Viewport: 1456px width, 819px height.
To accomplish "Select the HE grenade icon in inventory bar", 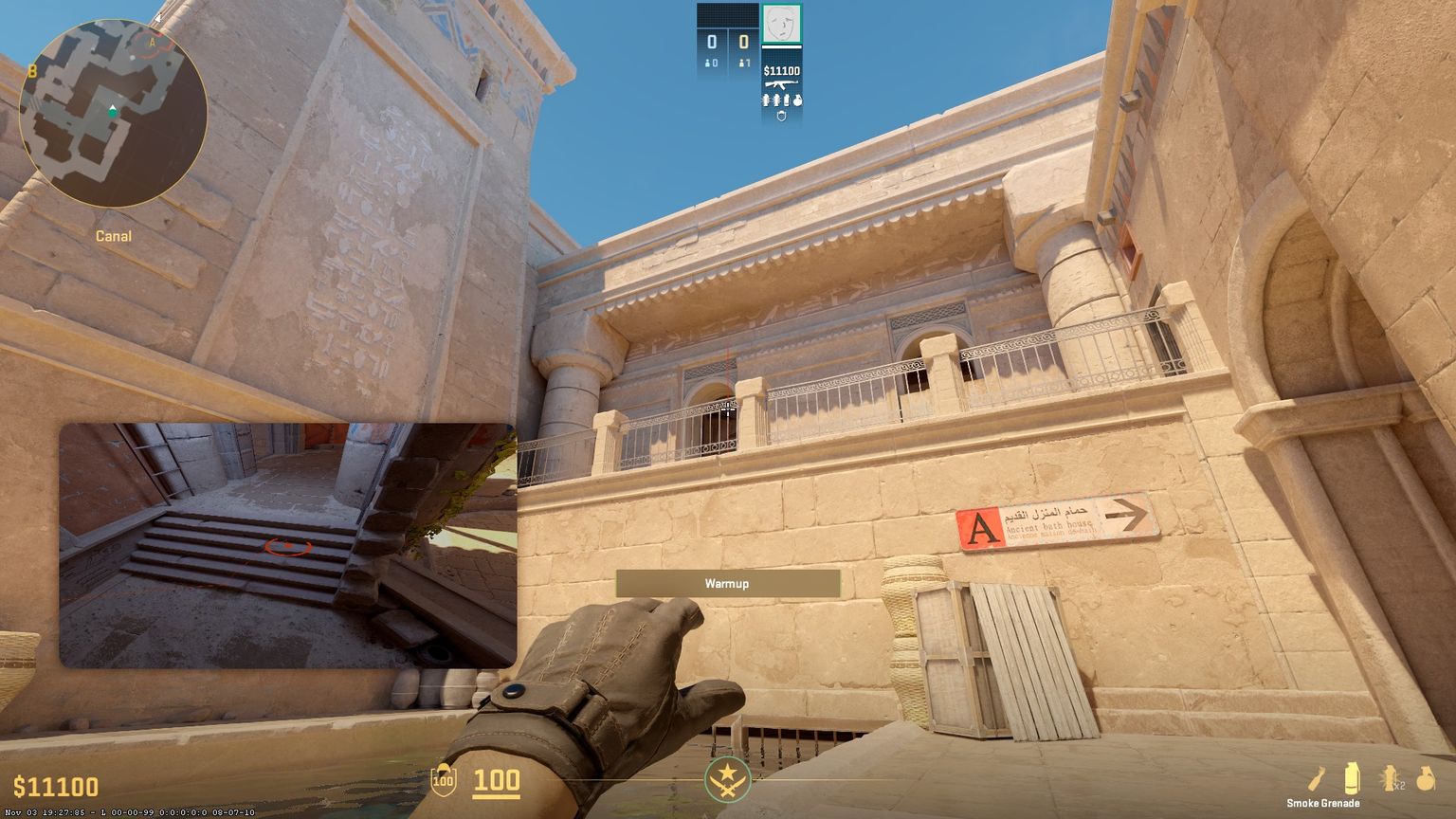I will (x=1427, y=777).
